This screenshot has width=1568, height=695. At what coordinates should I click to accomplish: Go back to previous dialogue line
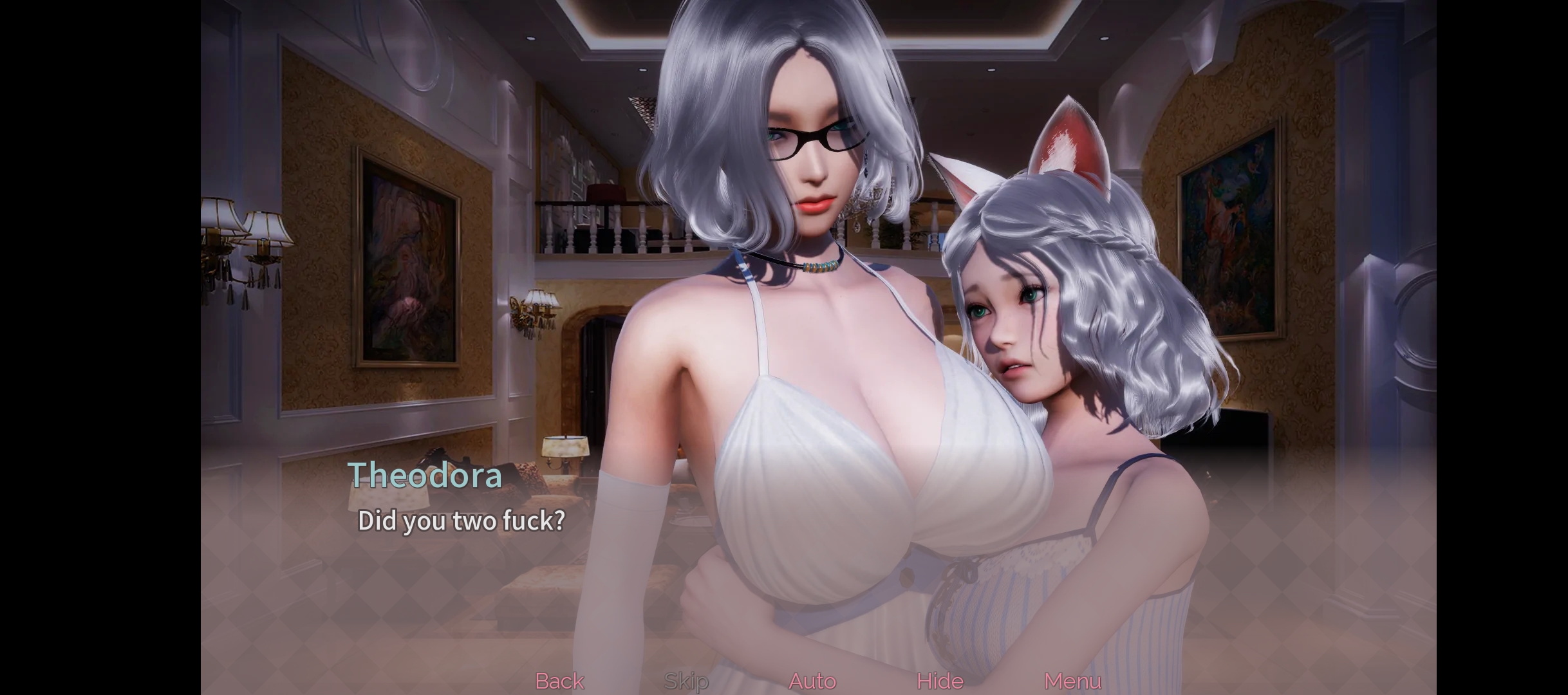click(559, 681)
